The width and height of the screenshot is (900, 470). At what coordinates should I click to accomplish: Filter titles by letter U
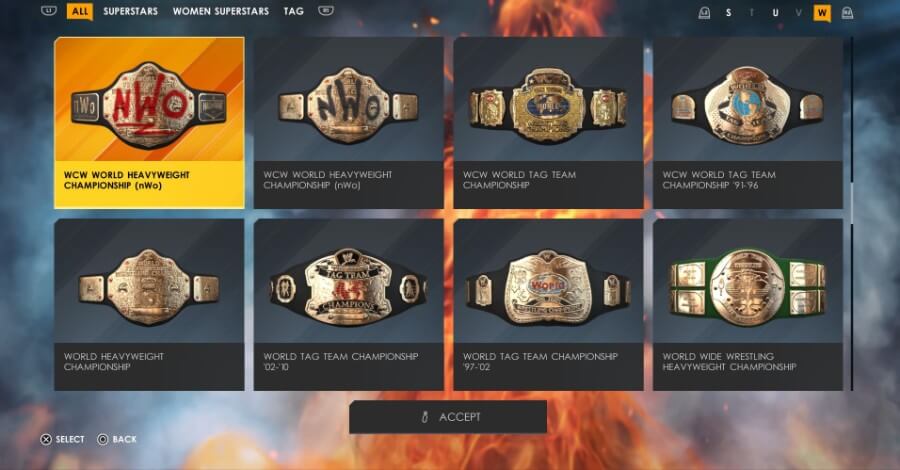tap(775, 13)
